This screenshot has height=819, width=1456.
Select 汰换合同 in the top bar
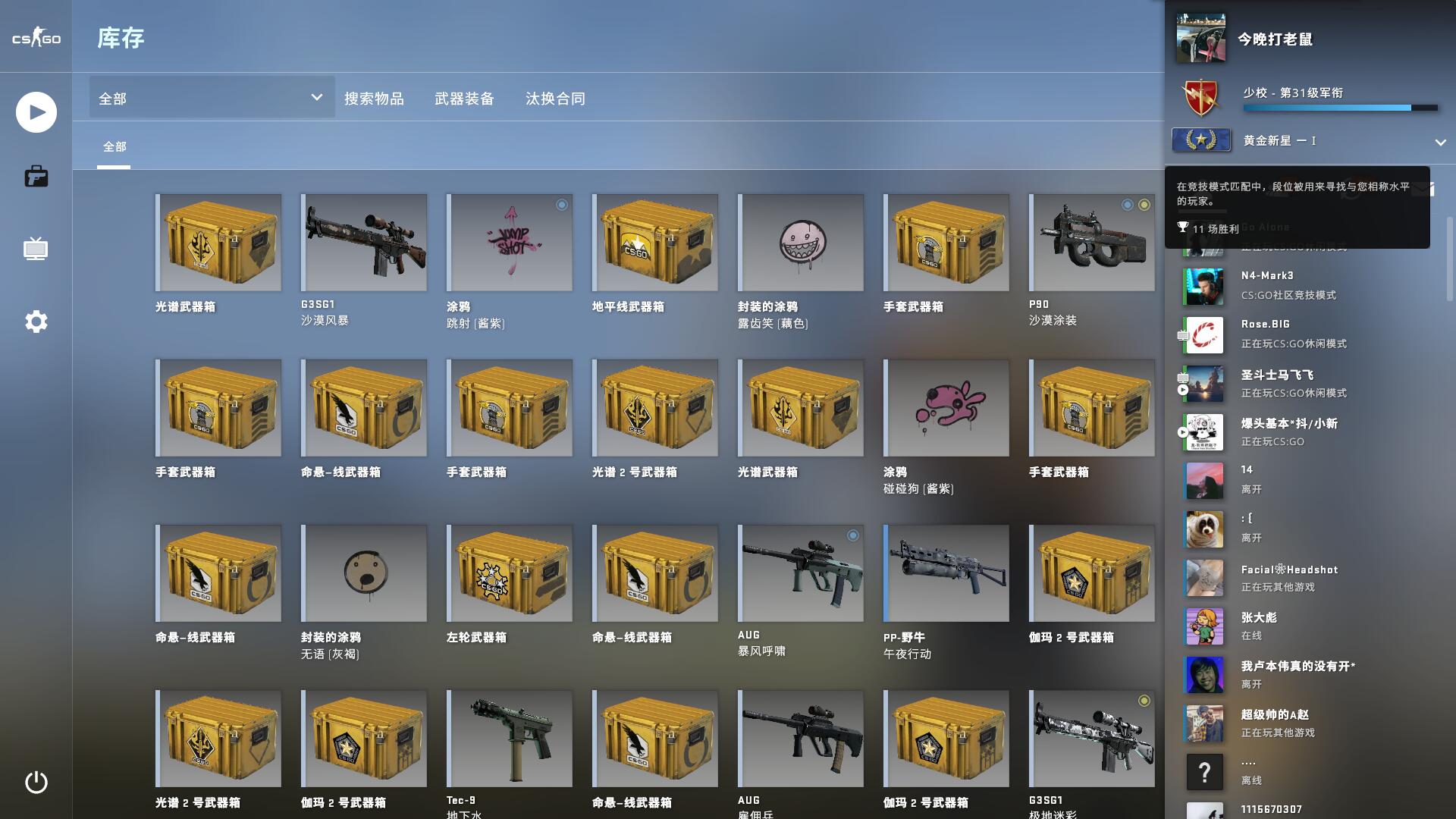pyautogui.click(x=554, y=98)
